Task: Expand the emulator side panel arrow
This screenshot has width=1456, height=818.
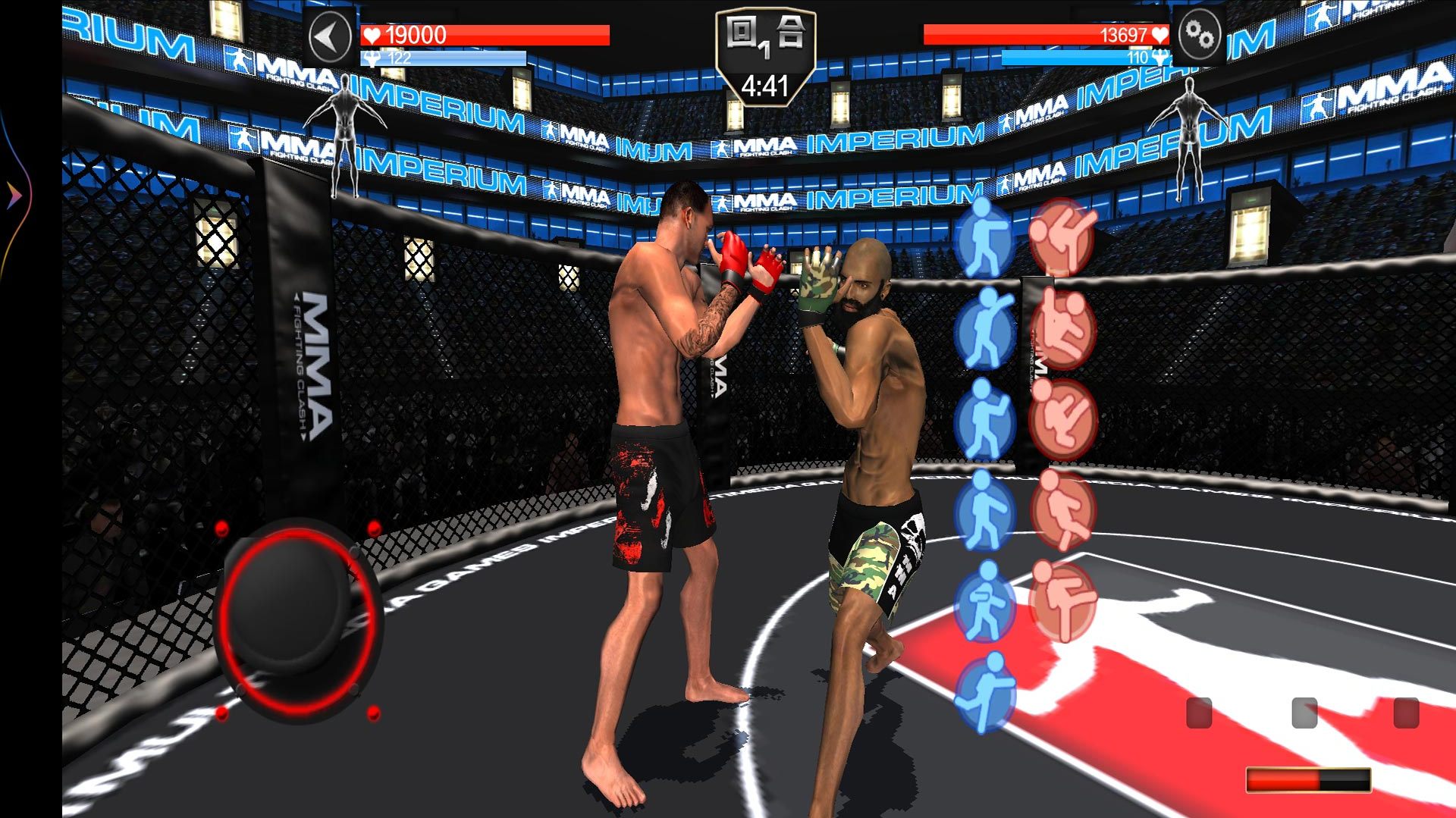Action: [14, 196]
